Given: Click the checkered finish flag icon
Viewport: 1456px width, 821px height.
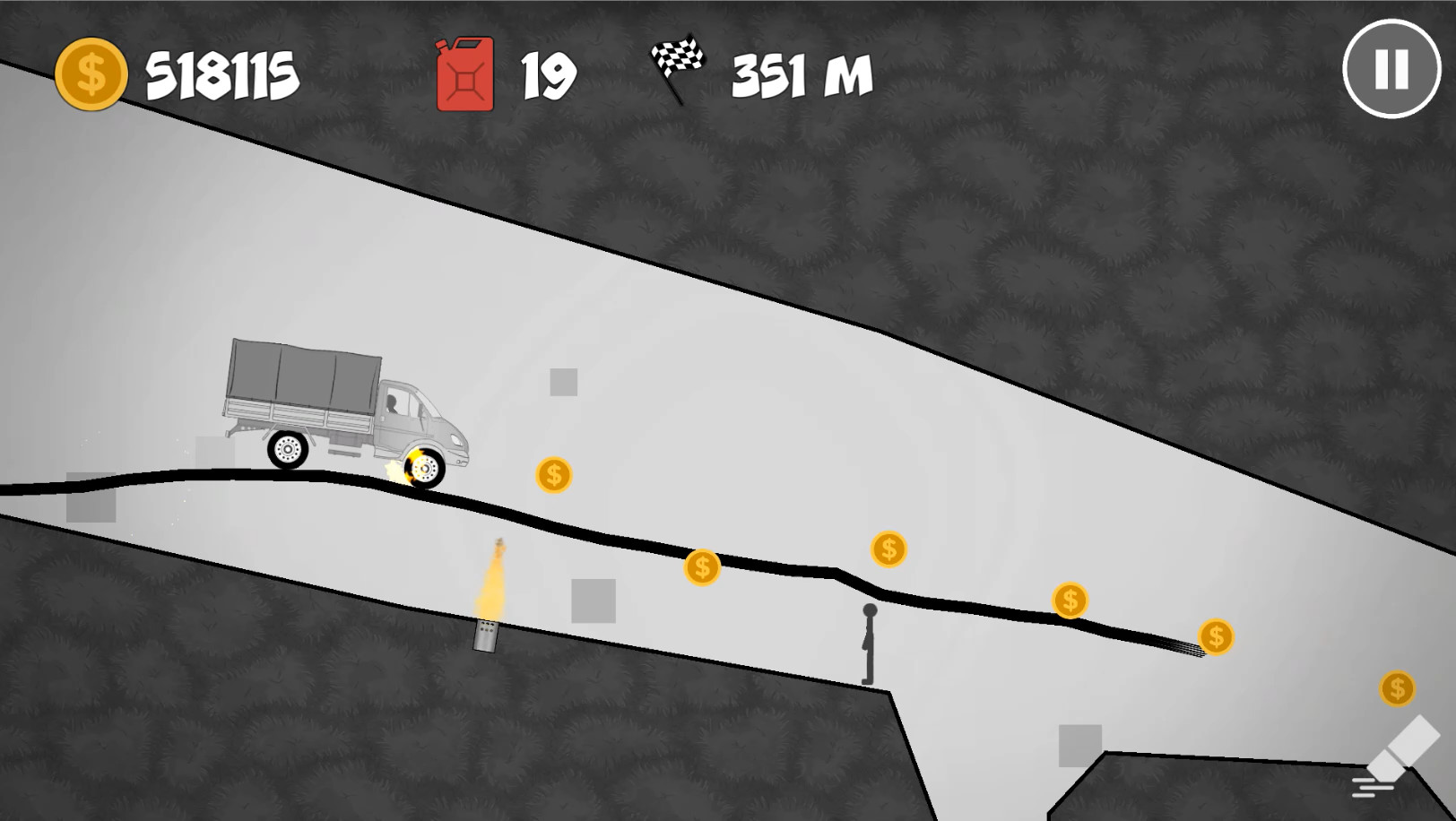Looking at the screenshot, I should [x=680, y=65].
